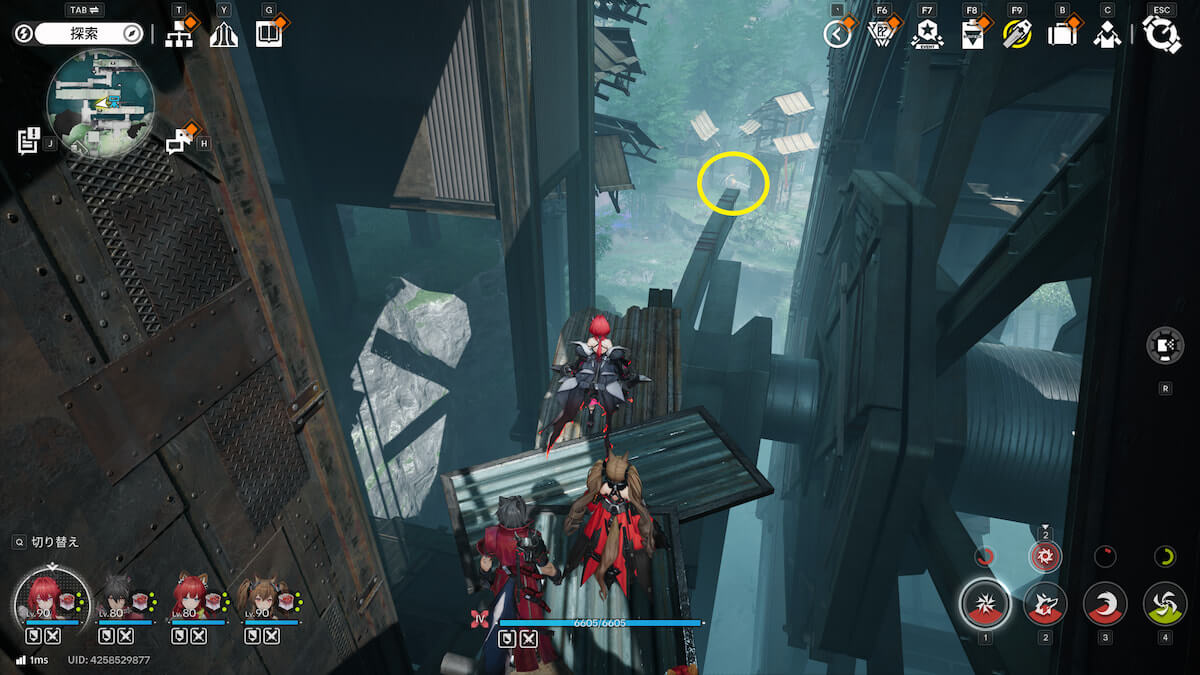The image size is (1200, 675).
Task: Open the triple-arrow tower icon menu
Action: [x=223, y=34]
